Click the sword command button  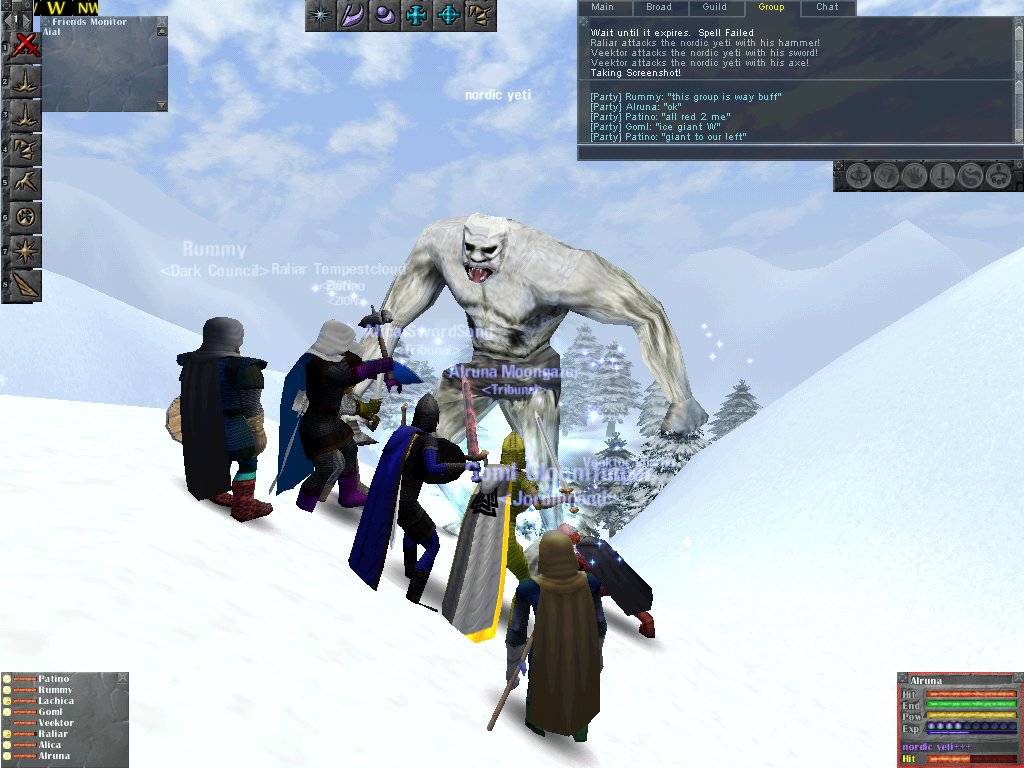pos(942,177)
